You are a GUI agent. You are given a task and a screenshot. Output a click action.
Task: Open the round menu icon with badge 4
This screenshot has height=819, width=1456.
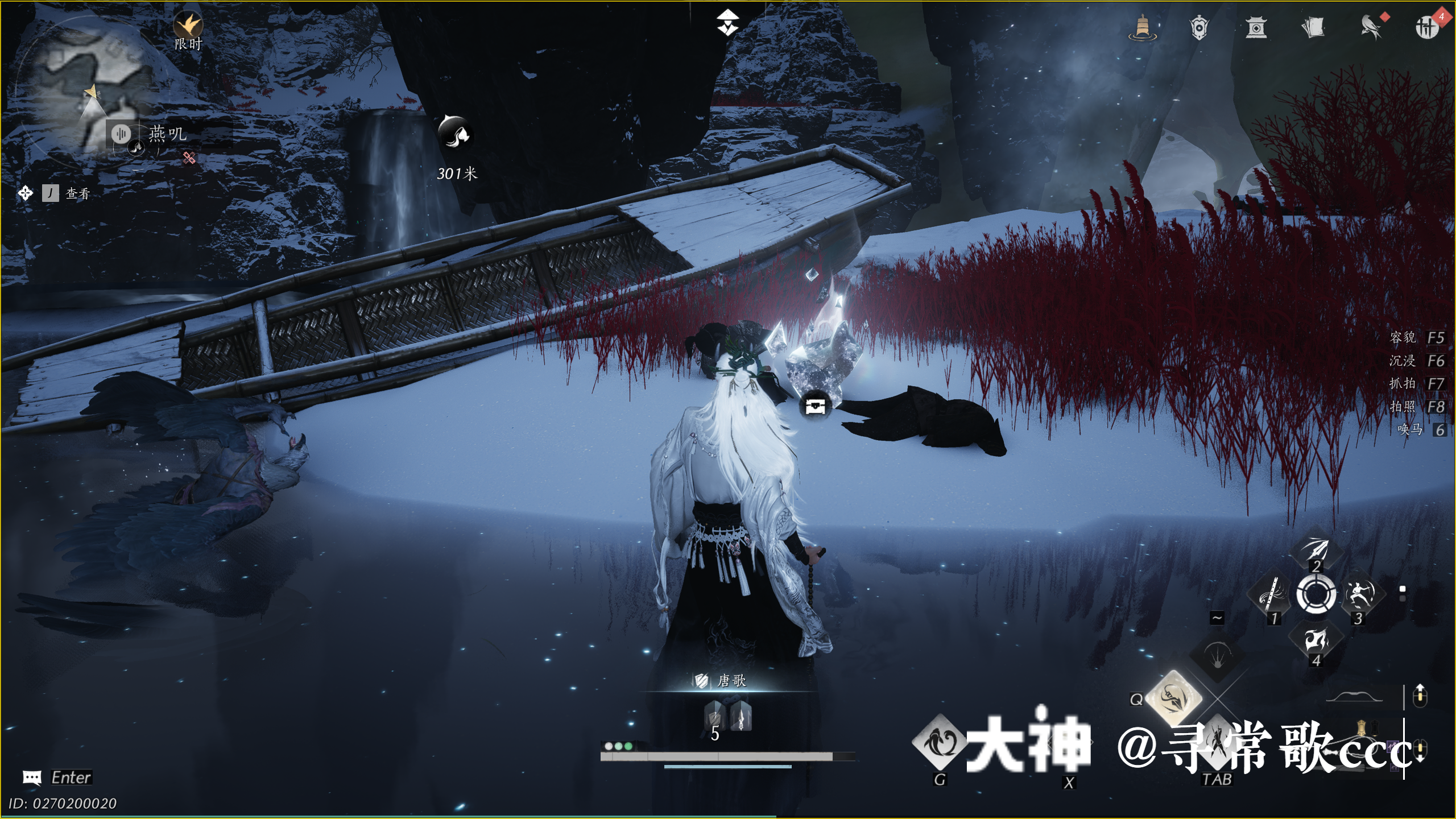pyautogui.click(x=1426, y=27)
